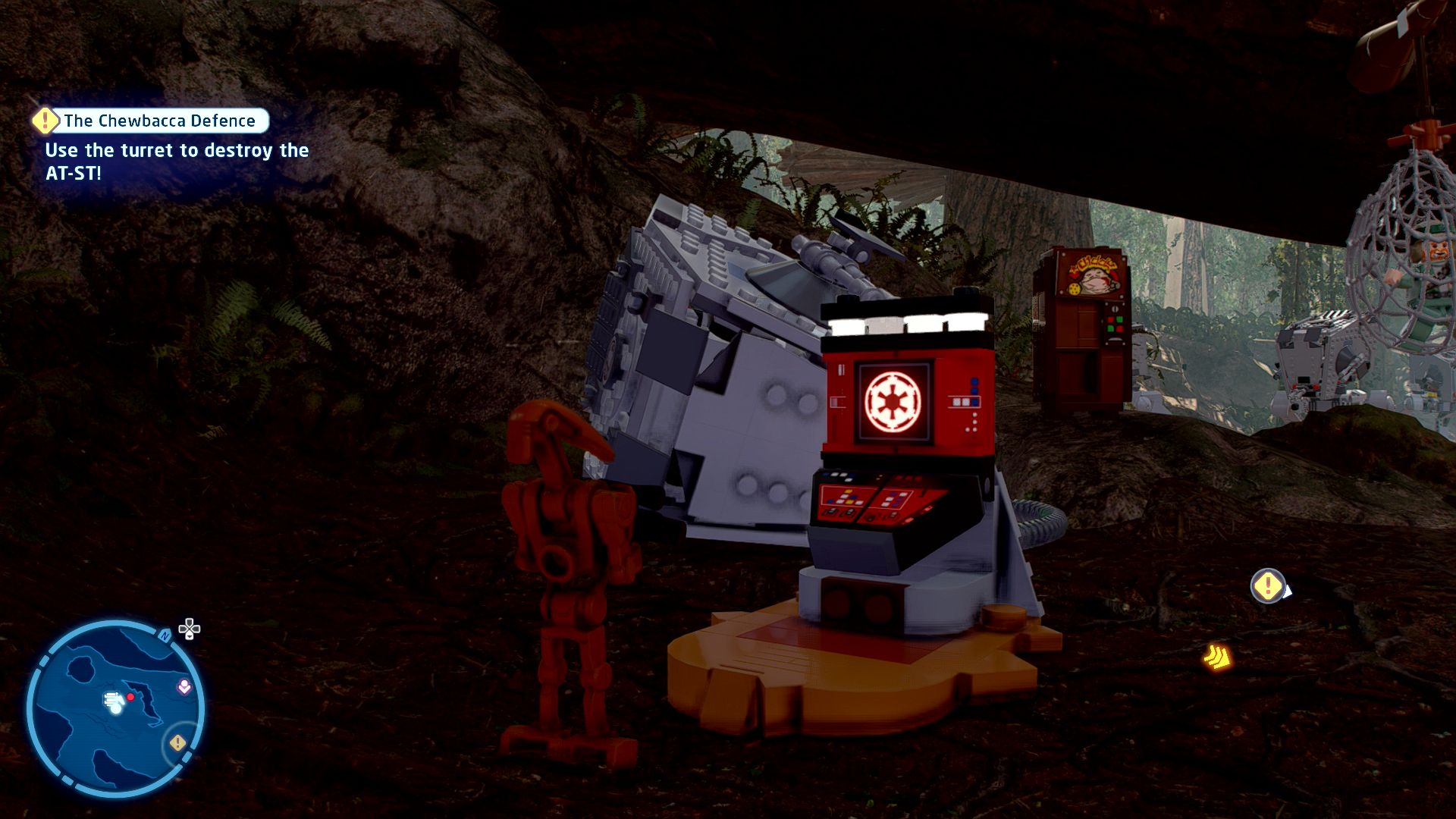
Task: Select the yellow quest waypoint marker in the scene
Action: tap(1267, 586)
